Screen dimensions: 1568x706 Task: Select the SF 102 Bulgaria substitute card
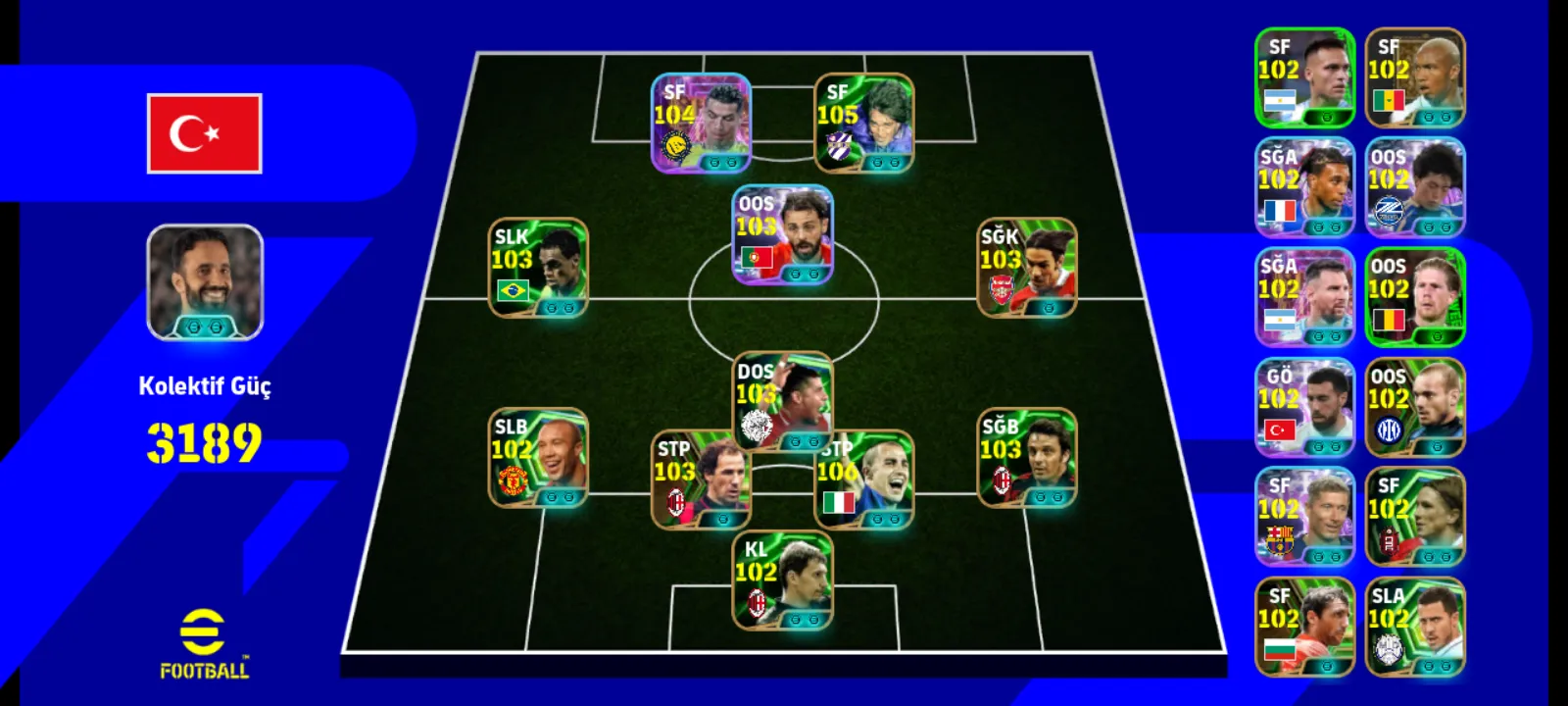(1304, 628)
